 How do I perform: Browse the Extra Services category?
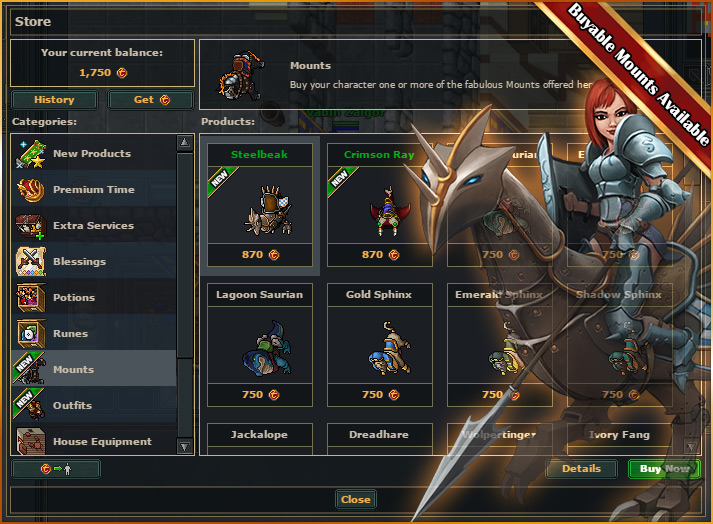pos(93,226)
